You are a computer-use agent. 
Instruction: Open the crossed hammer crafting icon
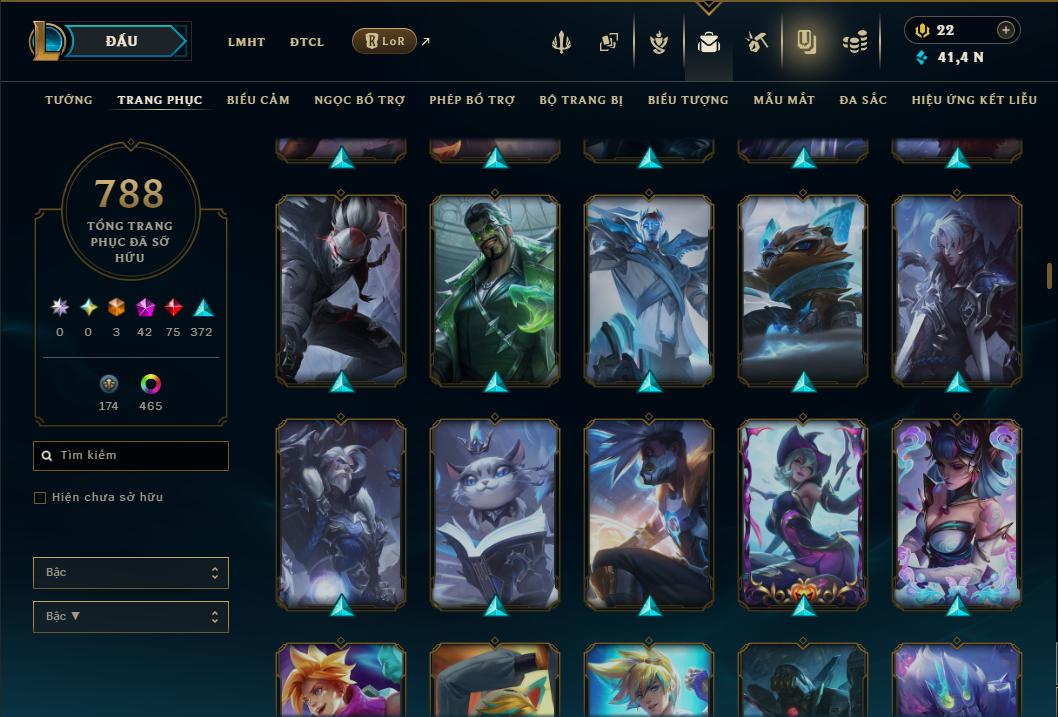tap(757, 42)
